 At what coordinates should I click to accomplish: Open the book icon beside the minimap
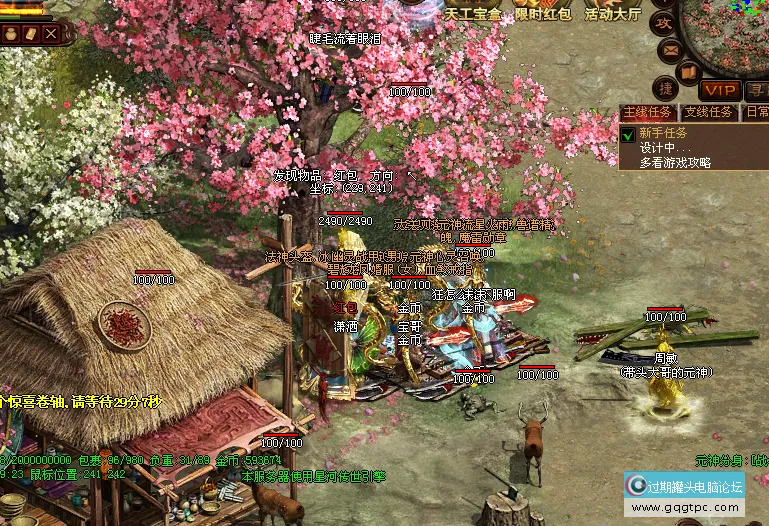(x=688, y=72)
